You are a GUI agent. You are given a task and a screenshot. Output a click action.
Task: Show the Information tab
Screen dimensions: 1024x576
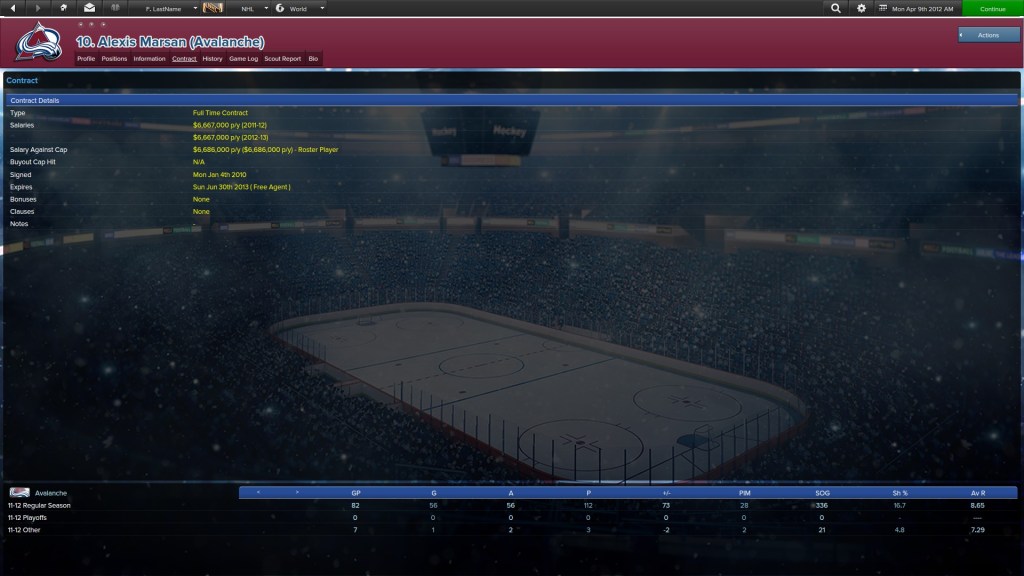[x=149, y=59]
